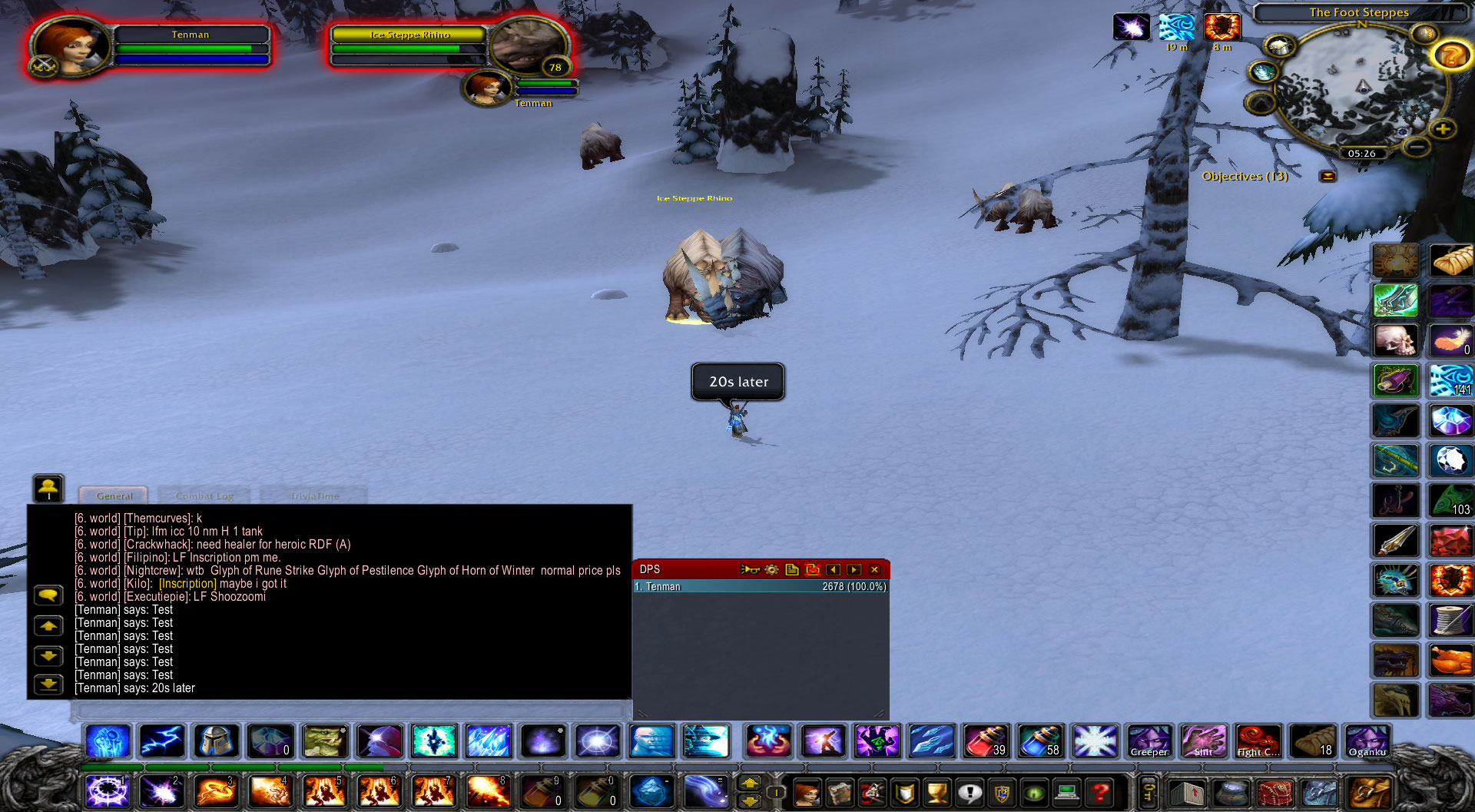
Task: Open chat options via the yellow speech bubble
Action: [48, 594]
